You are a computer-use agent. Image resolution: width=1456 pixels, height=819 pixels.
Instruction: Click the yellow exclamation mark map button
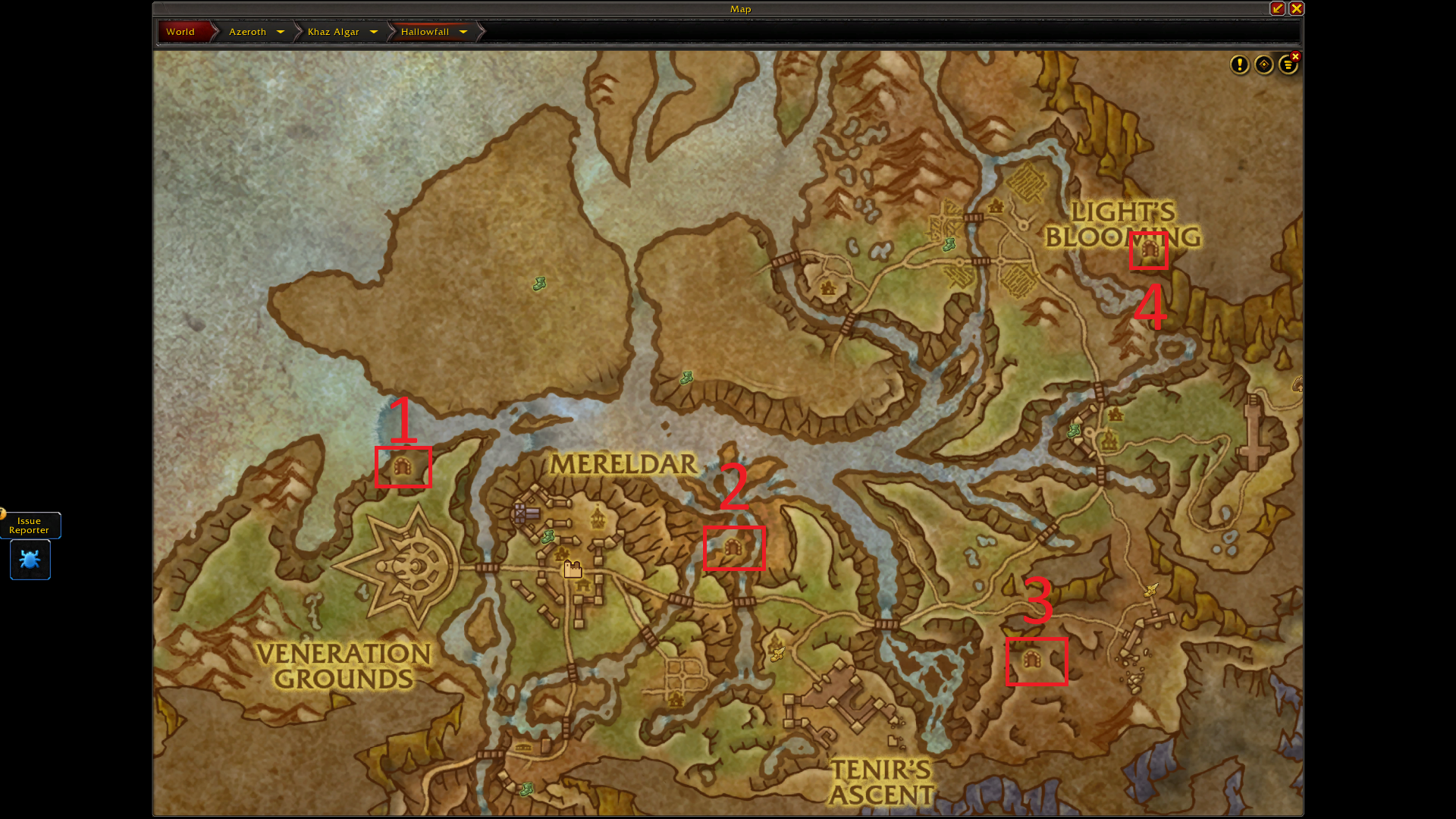pyautogui.click(x=1240, y=65)
